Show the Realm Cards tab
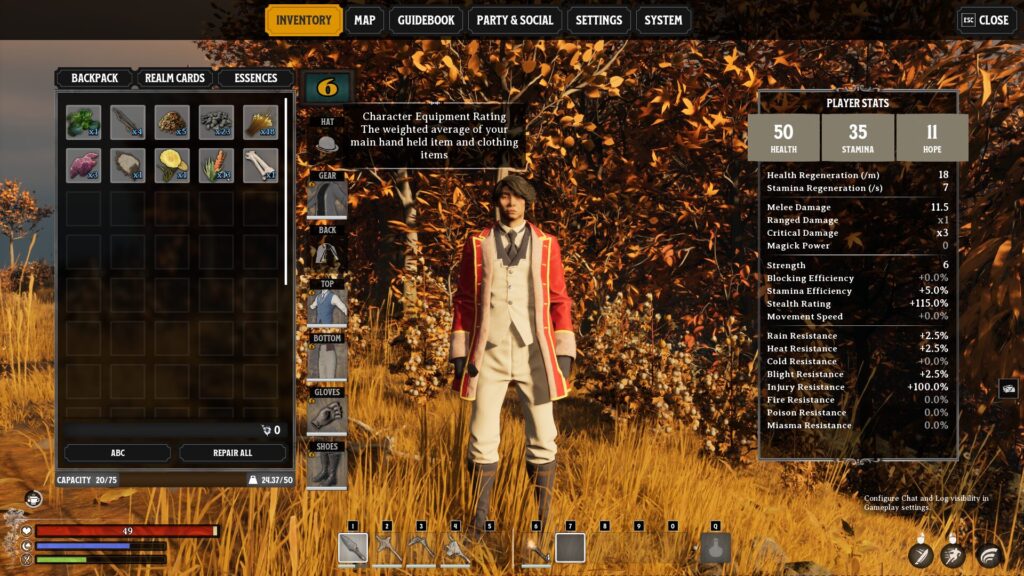This screenshot has width=1024, height=576. pyautogui.click(x=174, y=78)
